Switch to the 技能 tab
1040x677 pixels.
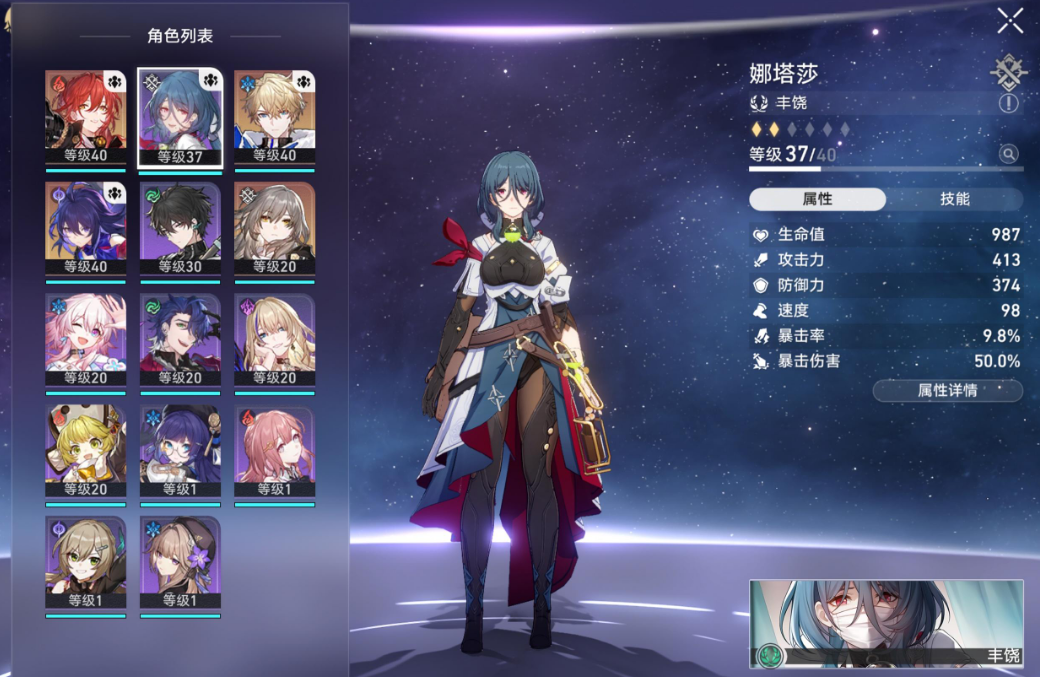click(955, 199)
